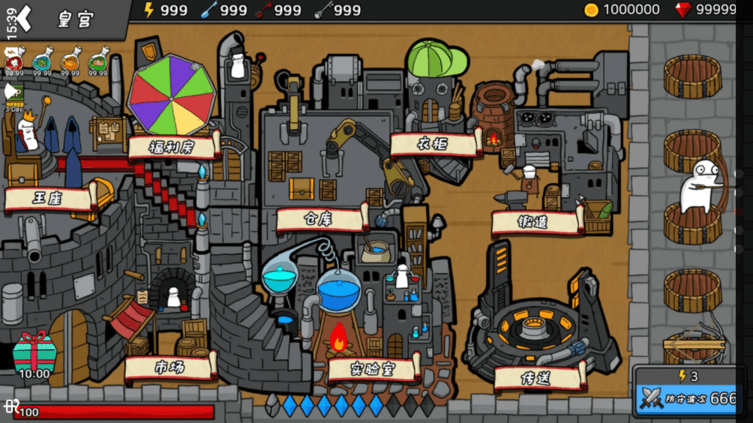Viewport: 753px width, 423px height.
Task: Open the 王座 throne room
Action: click(x=47, y=198)
